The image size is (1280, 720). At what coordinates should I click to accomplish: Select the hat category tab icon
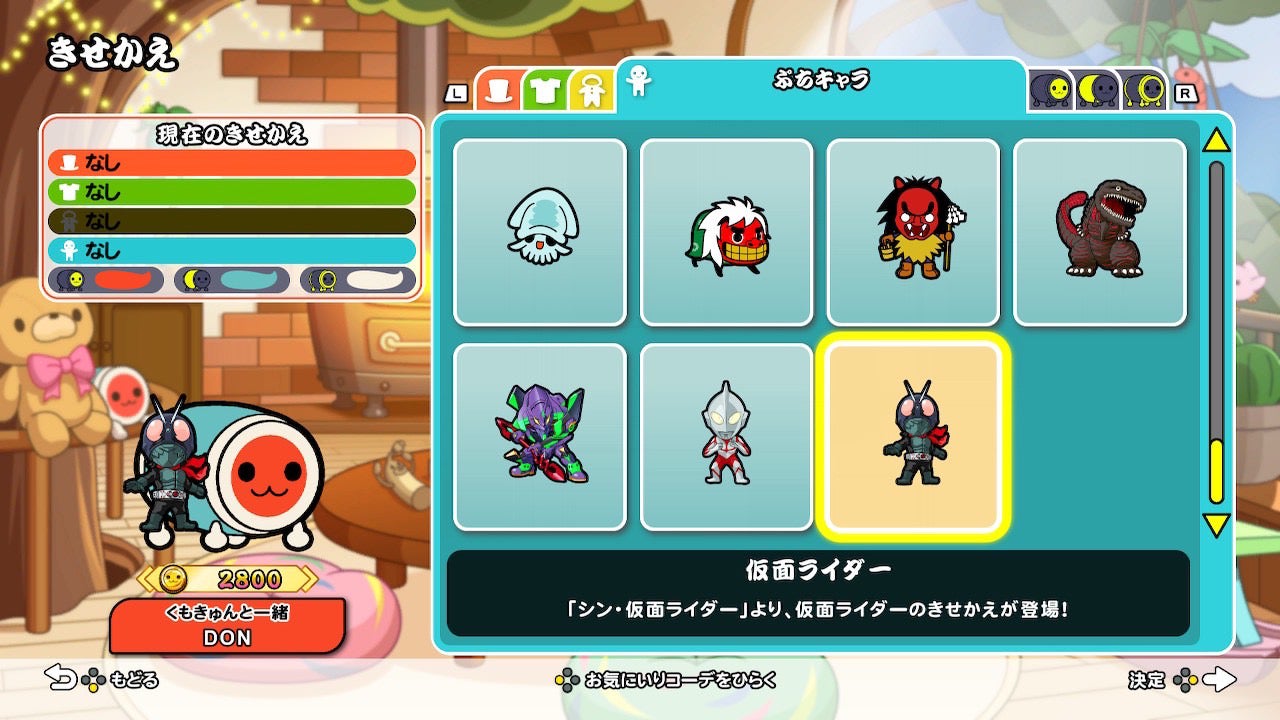click(497, 92)
